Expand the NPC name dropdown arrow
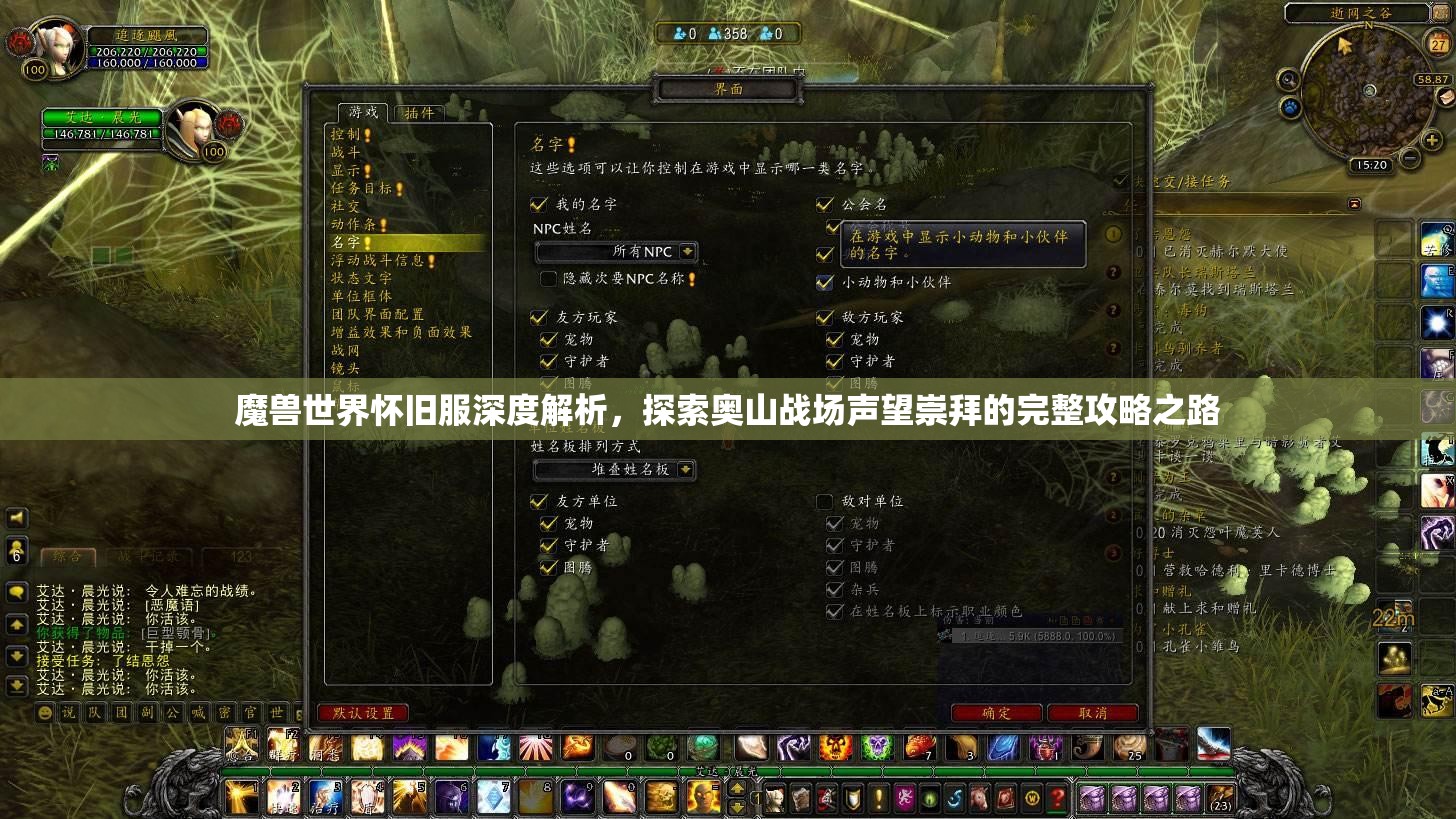This screenshot has height=819, width=1456. point(687,251)
